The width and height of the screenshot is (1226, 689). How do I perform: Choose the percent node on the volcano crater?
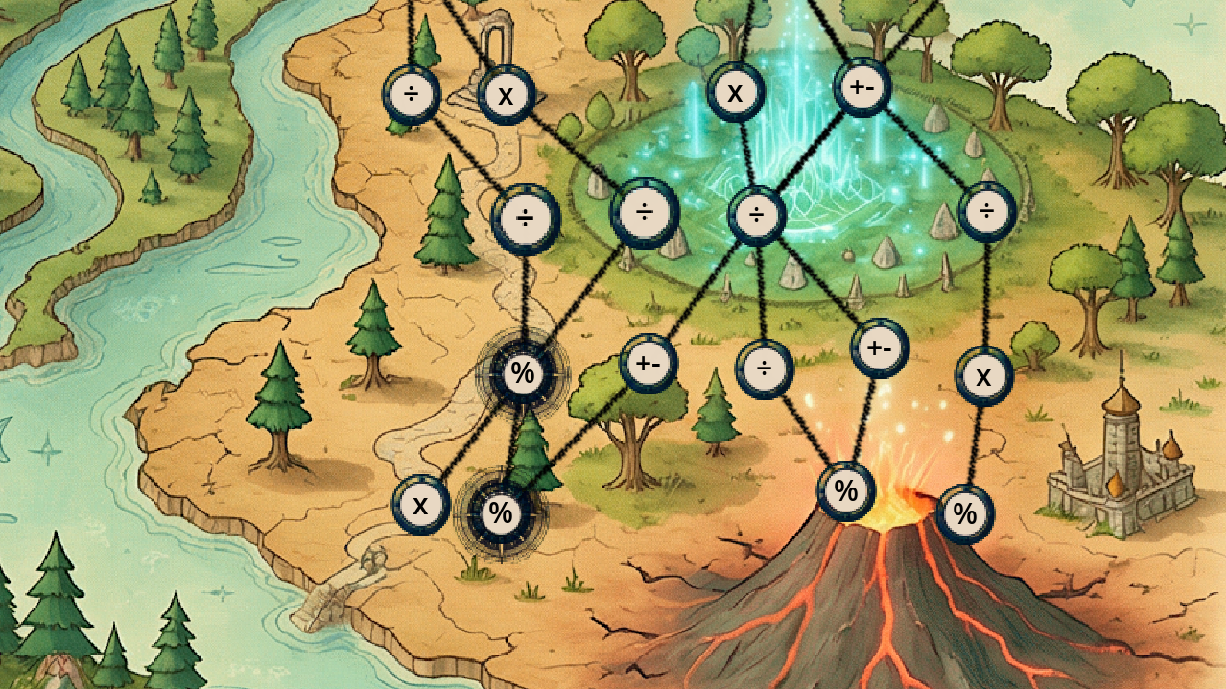tap(846, 491)
